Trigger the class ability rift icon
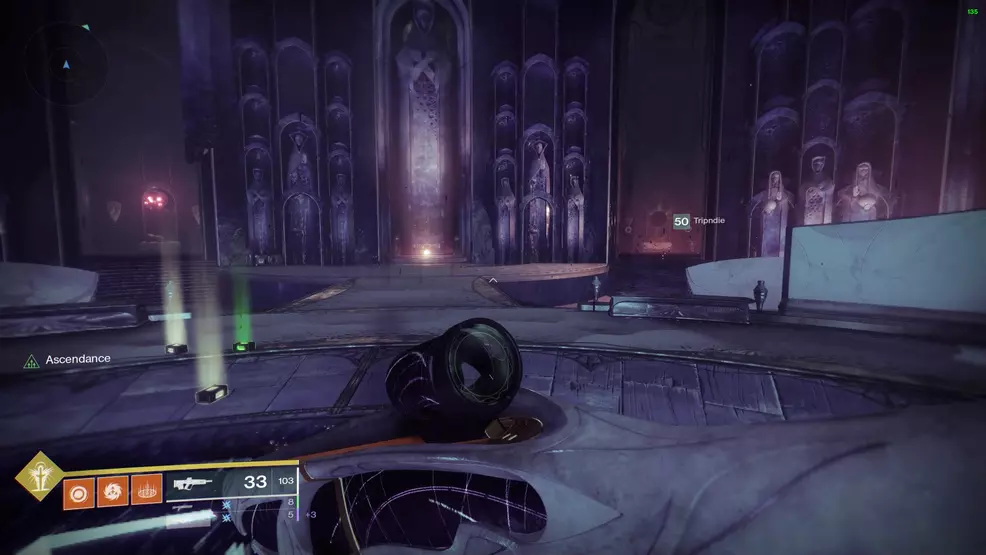This screenshot has height=555, width=986. tap(146, 492)
